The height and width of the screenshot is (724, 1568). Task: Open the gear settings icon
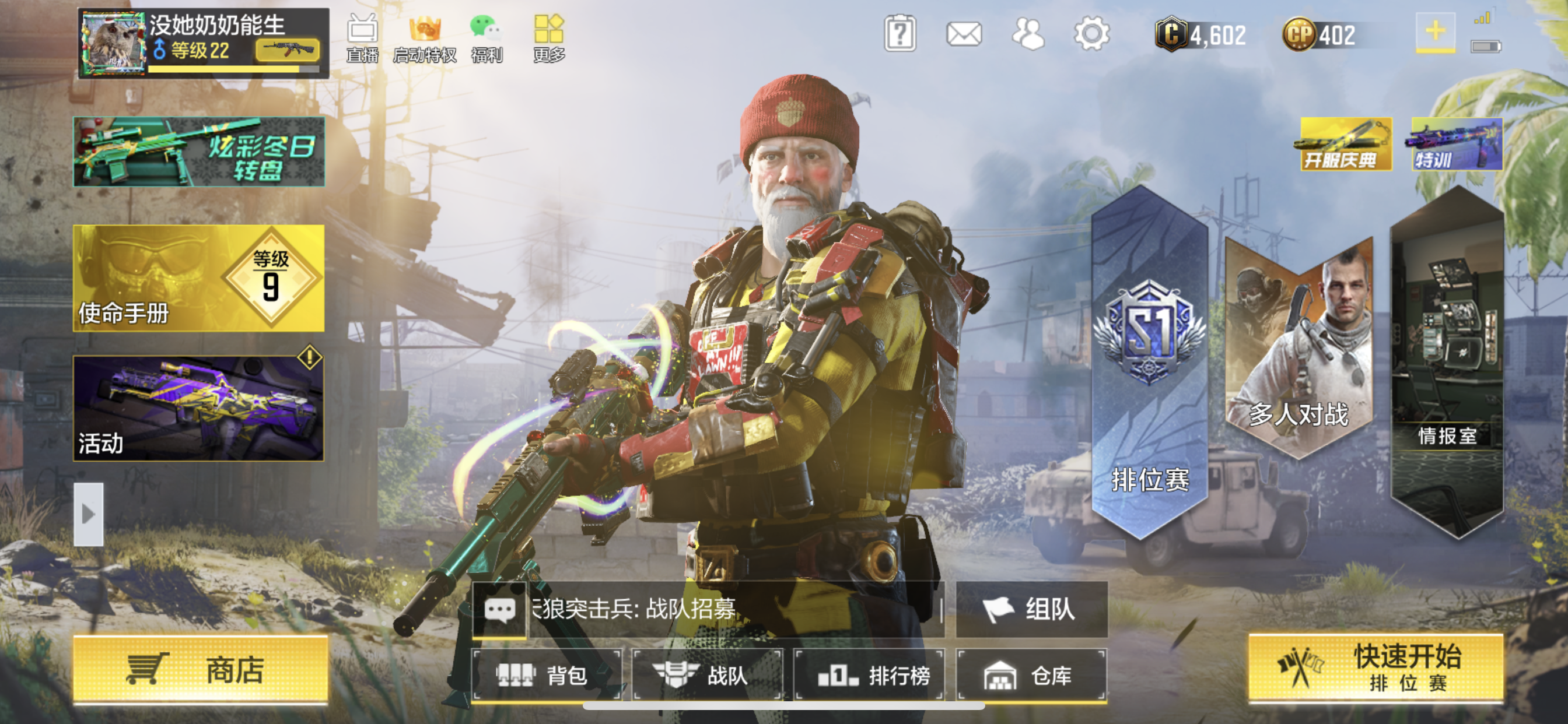tap(1091, 34)
